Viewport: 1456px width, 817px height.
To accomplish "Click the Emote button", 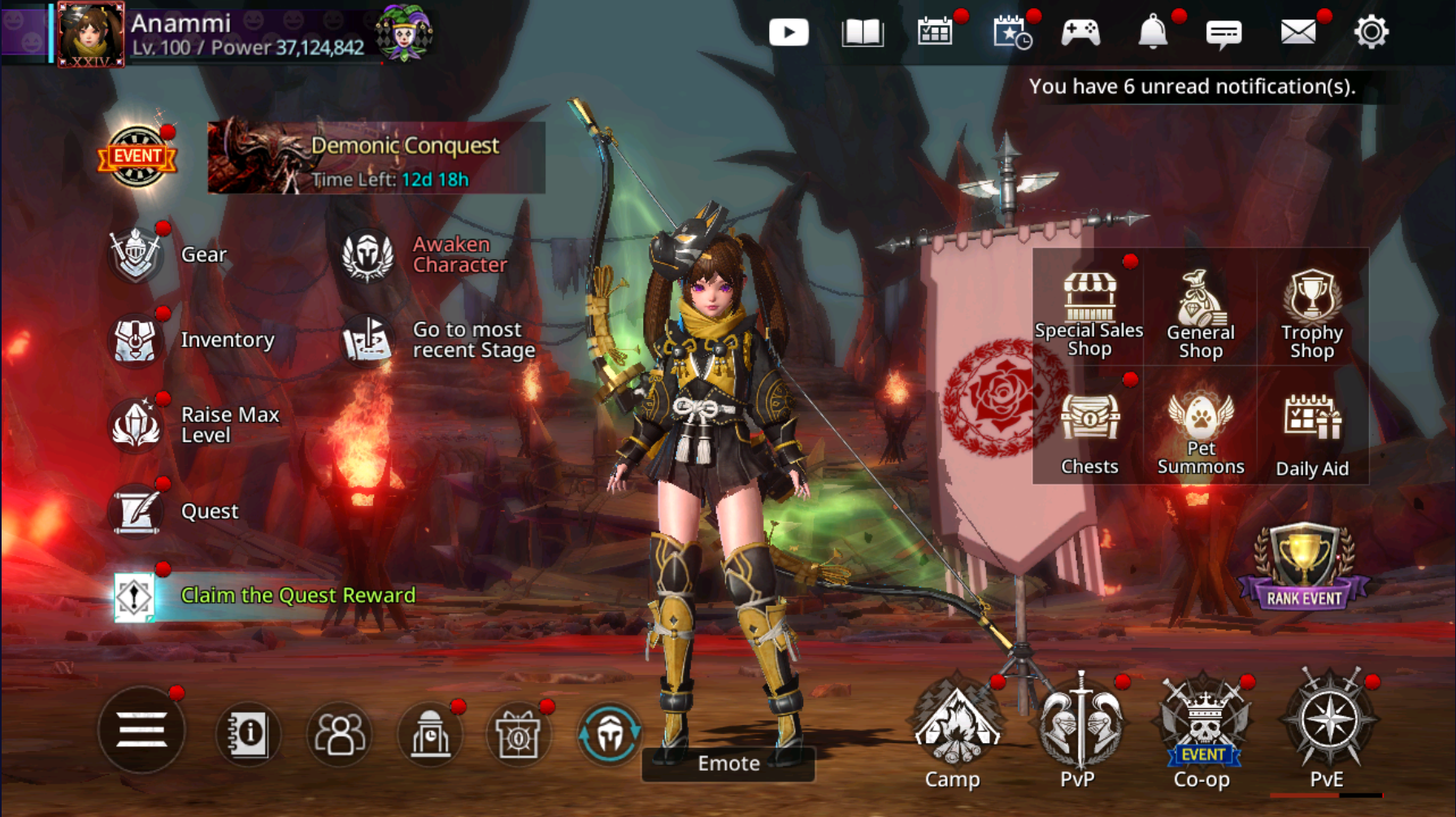I will (x=728, y=763).
